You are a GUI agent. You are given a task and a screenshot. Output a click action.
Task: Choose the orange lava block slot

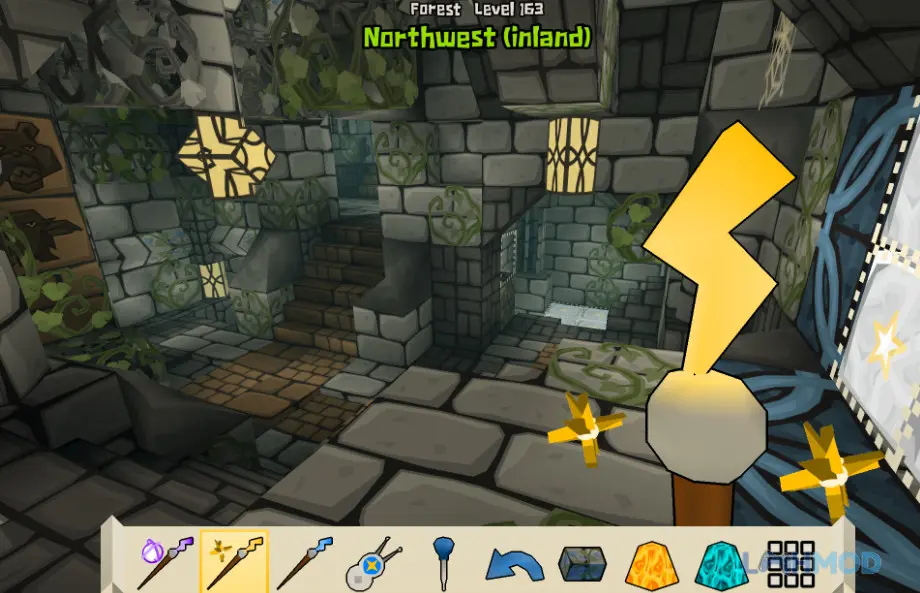tap(651, 564)
